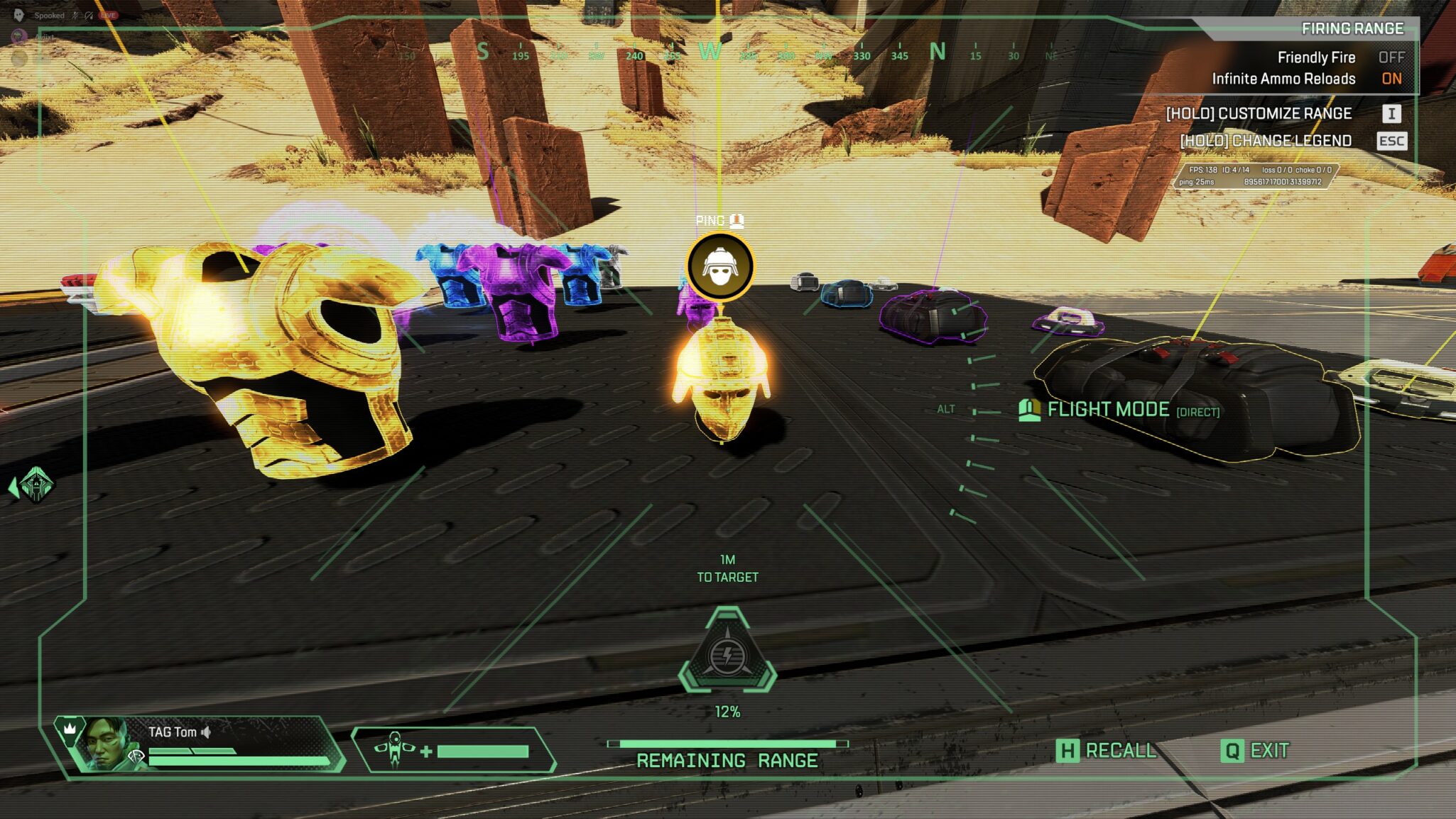Image resolution: width=1456 pixels, height=819 pixels.
Task: Click the Flight Mode indicator
Action: click(1119, 410)
